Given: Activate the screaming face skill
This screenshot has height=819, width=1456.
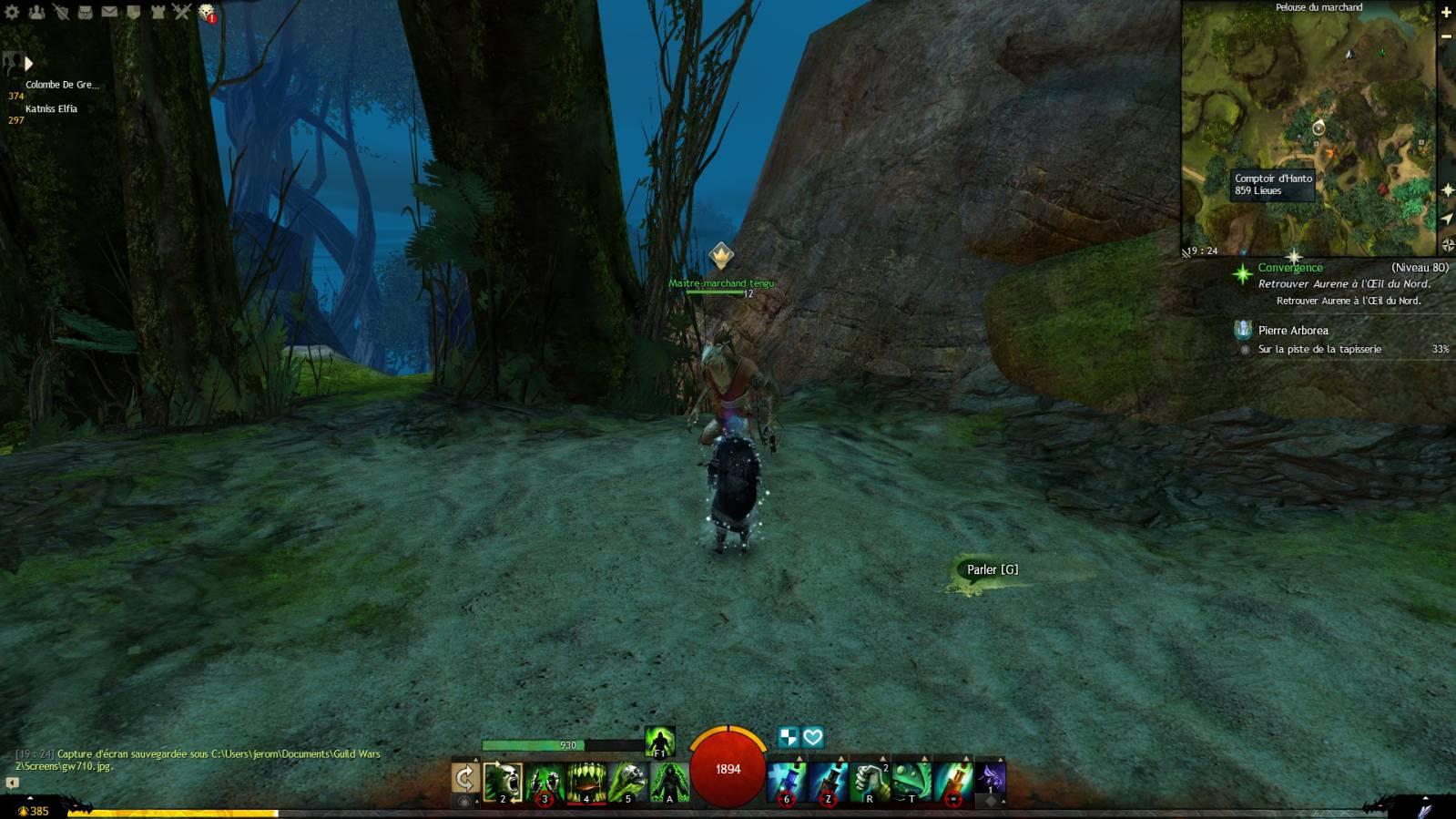Looking at the screenshot, I should pyautogui.click(x=503, y=782).
